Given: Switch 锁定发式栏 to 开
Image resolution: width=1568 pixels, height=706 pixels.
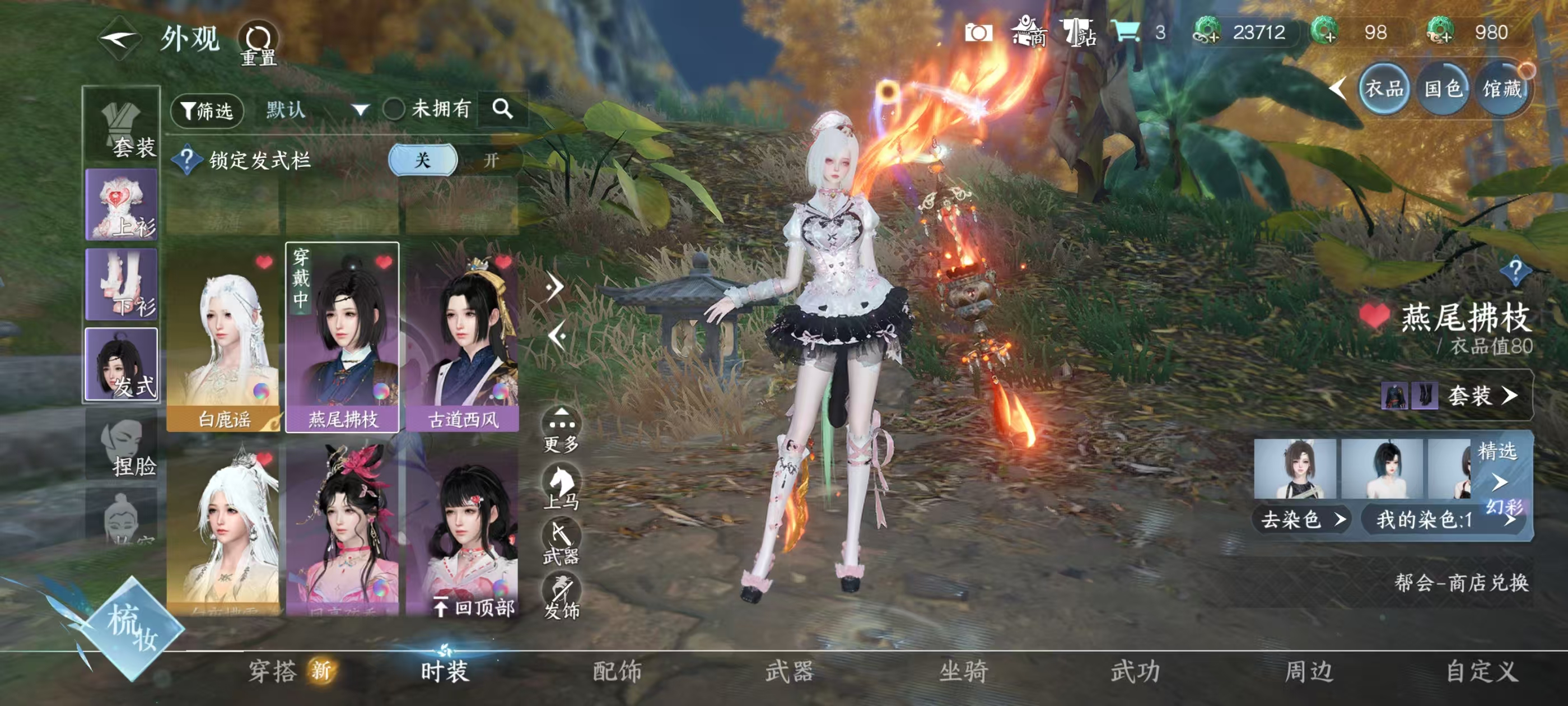Looking at the screenshot, I should tap(491, 160).
